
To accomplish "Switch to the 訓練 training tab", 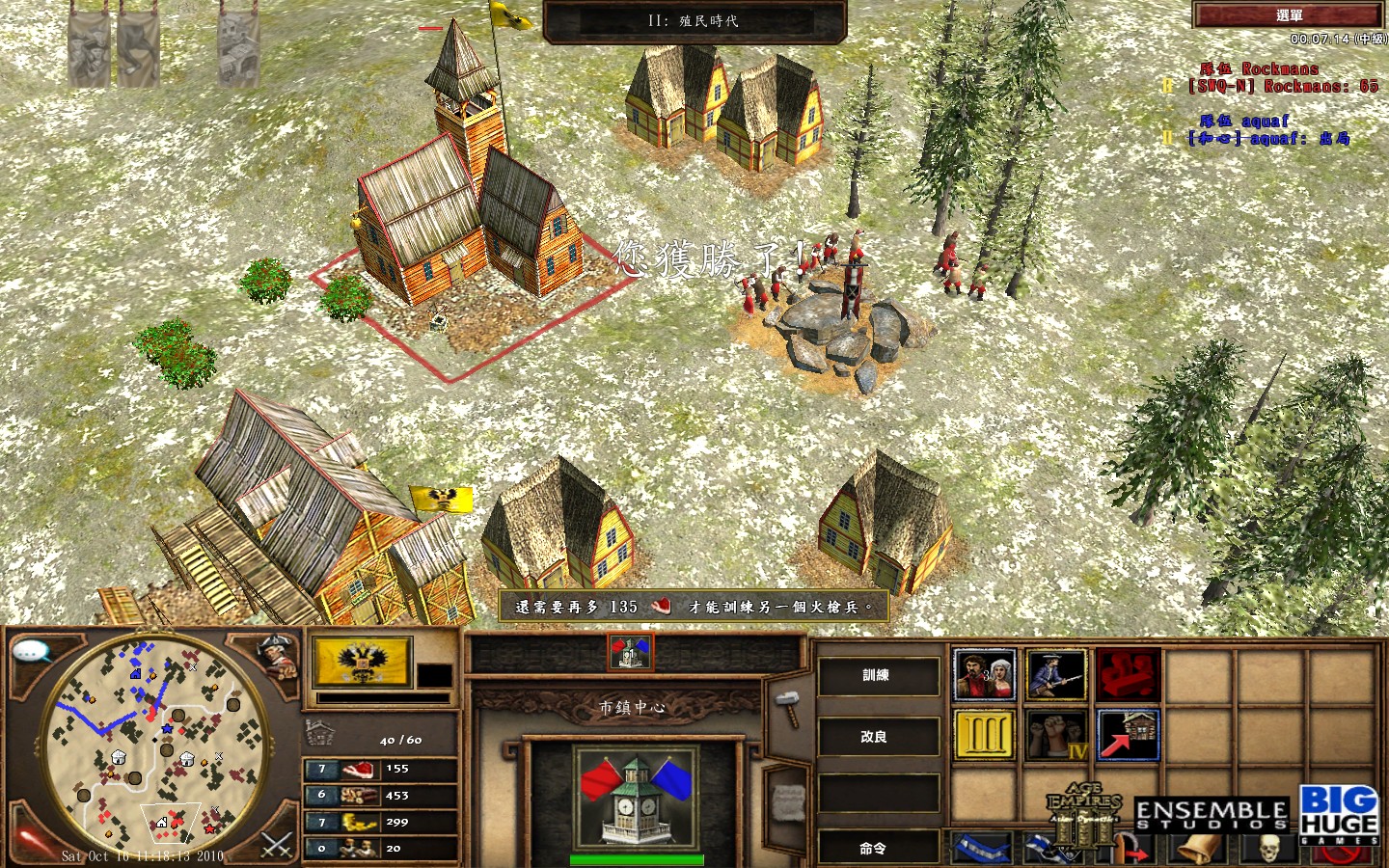I will [x=877, y=676].
